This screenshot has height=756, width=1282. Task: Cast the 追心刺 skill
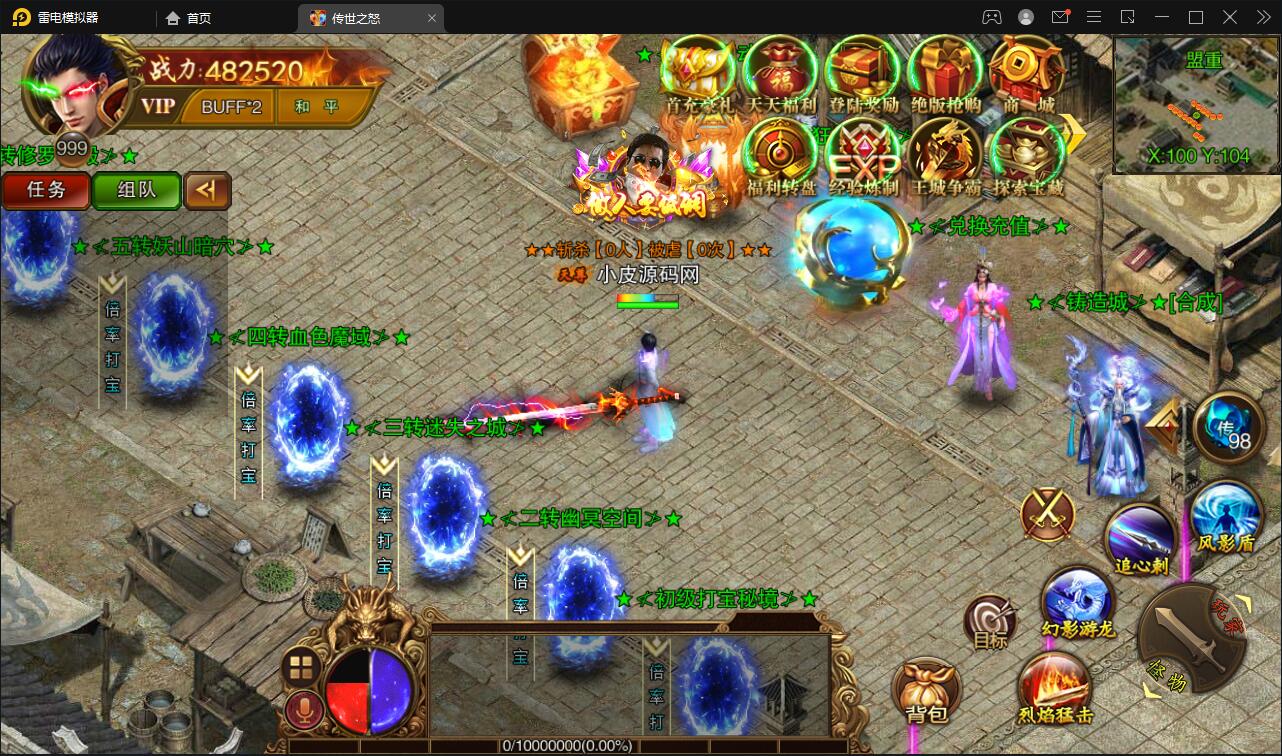click(1141, 539)
